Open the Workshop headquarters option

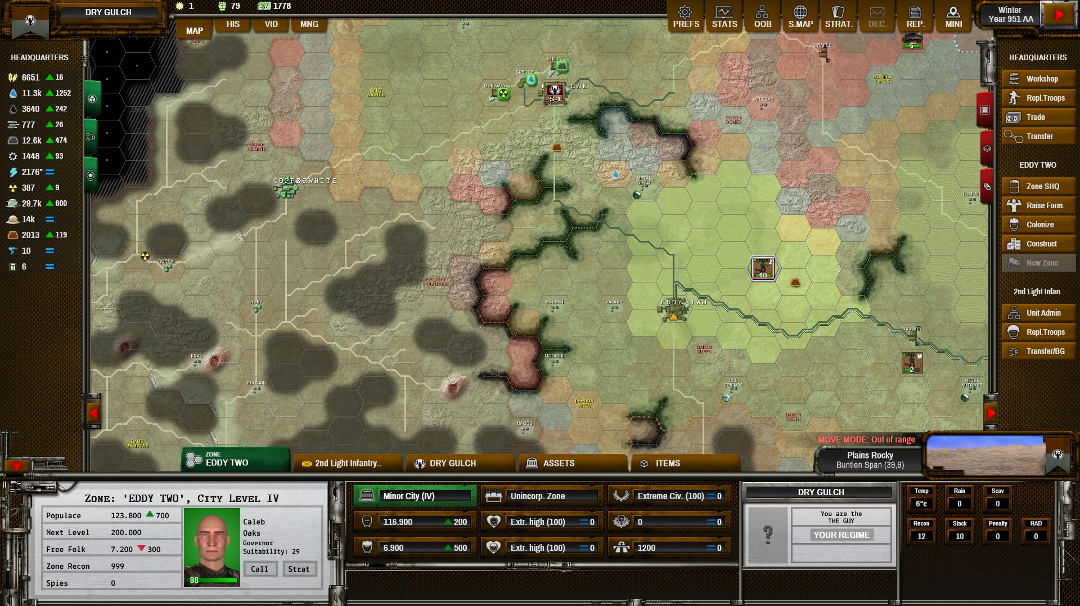[1041, 79]
